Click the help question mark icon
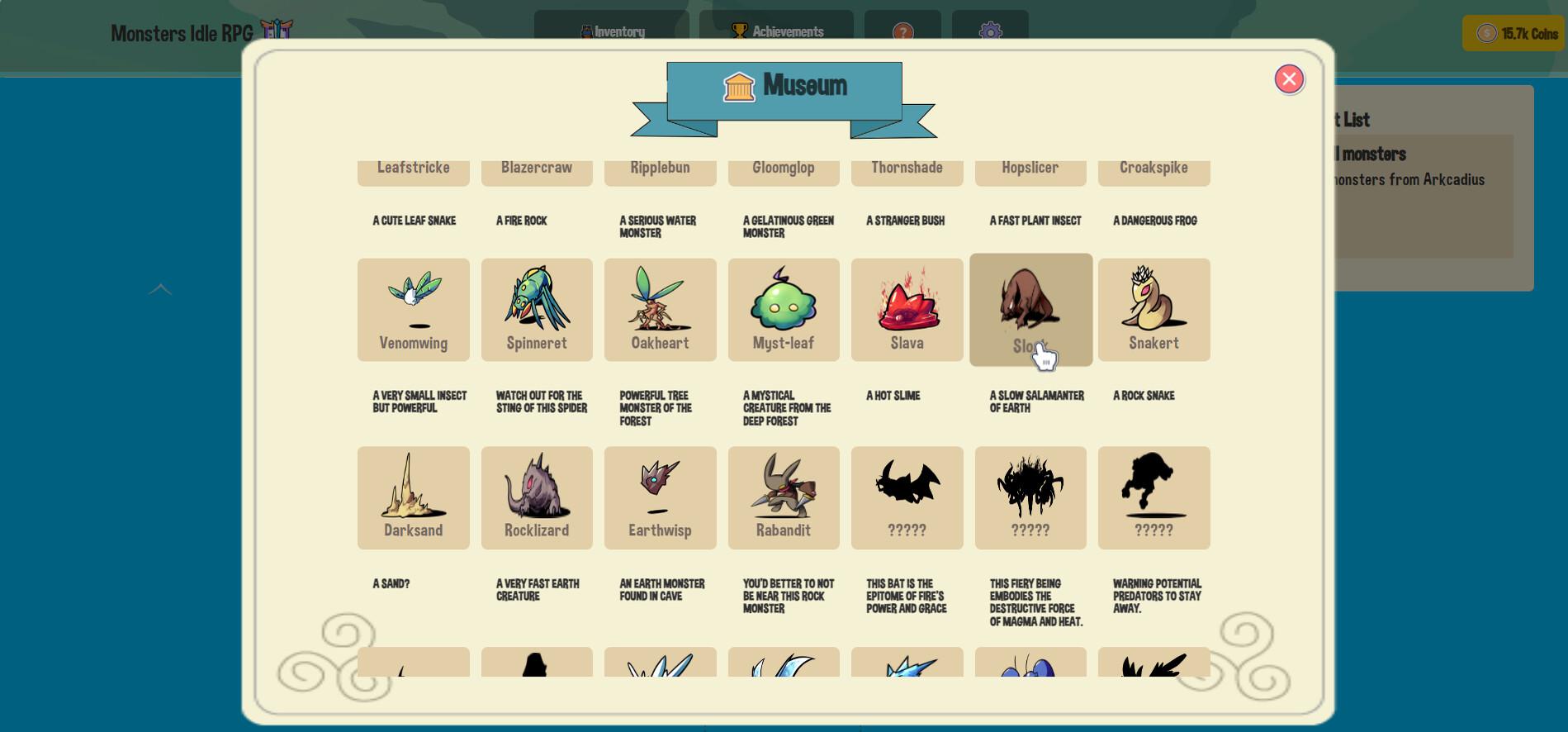1568x732 pixels. tap(902, 32)
